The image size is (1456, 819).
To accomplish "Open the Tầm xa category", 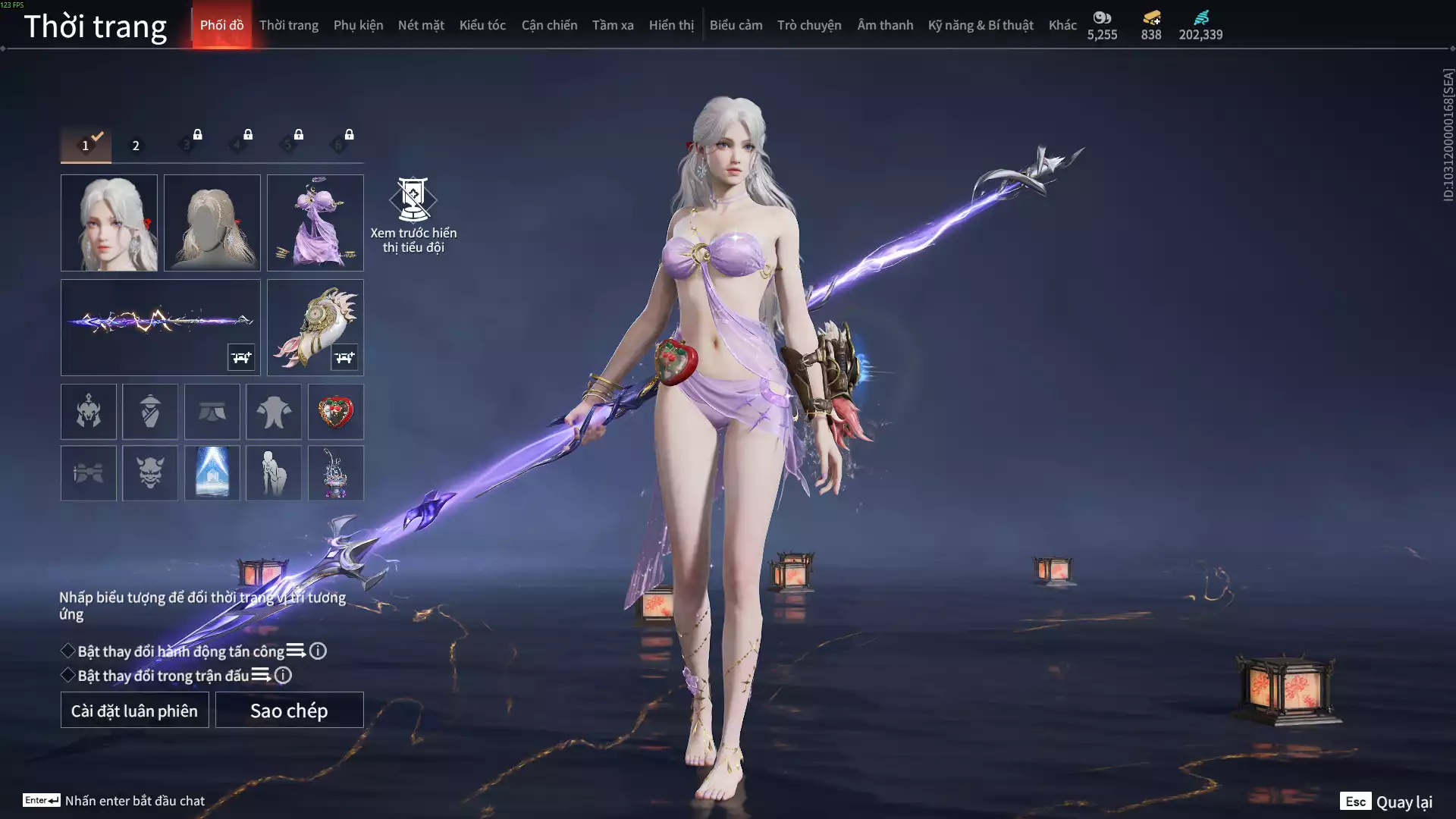I will click(613, 25).
